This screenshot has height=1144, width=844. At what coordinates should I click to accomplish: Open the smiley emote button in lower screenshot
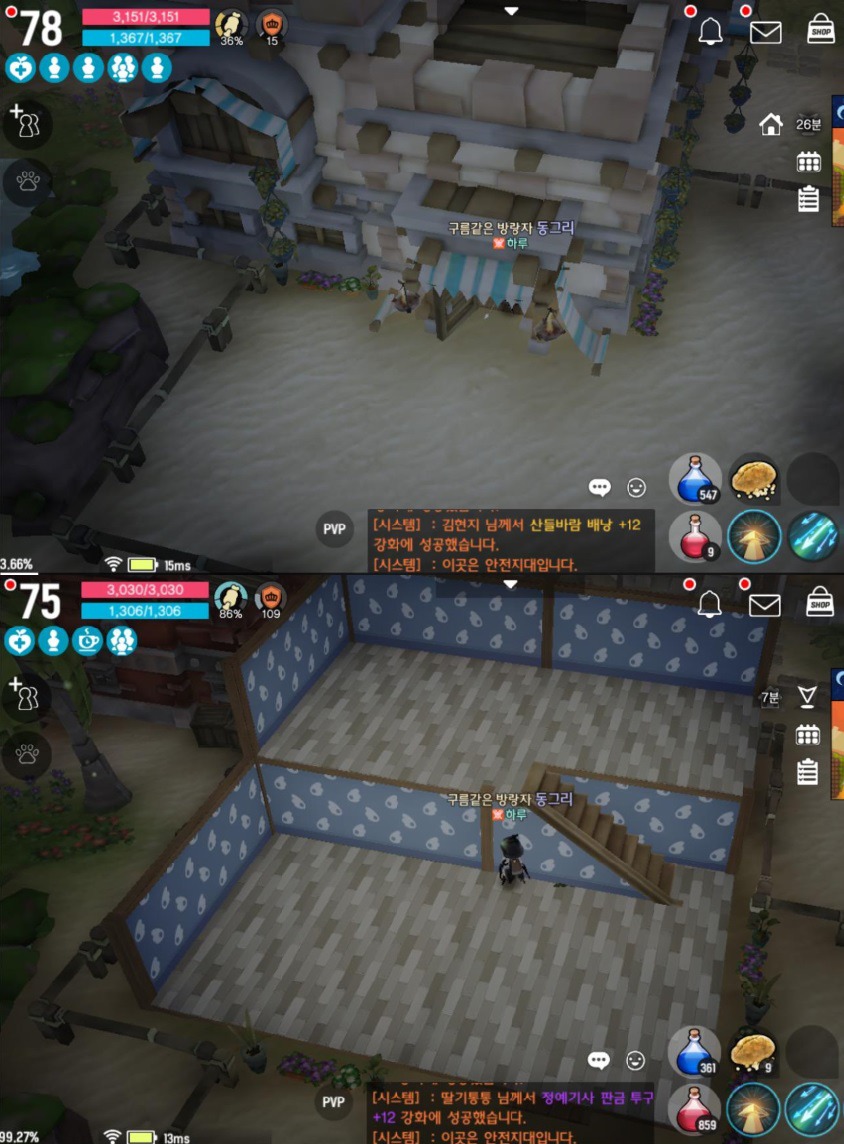point(635,1060)
